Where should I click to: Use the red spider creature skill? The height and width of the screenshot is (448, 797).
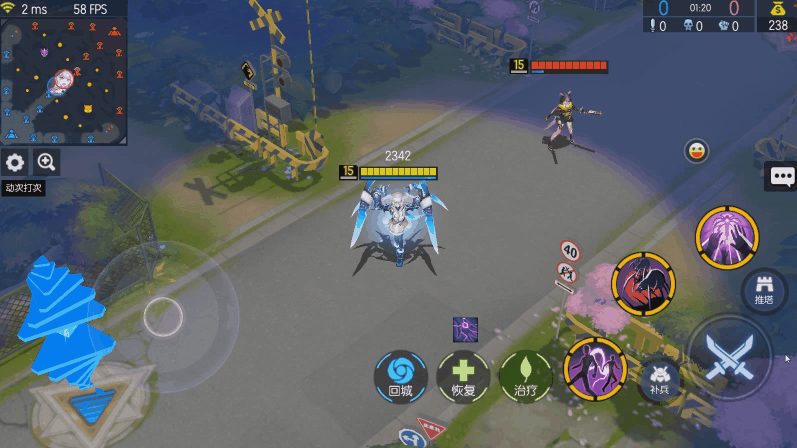(643, 282)
